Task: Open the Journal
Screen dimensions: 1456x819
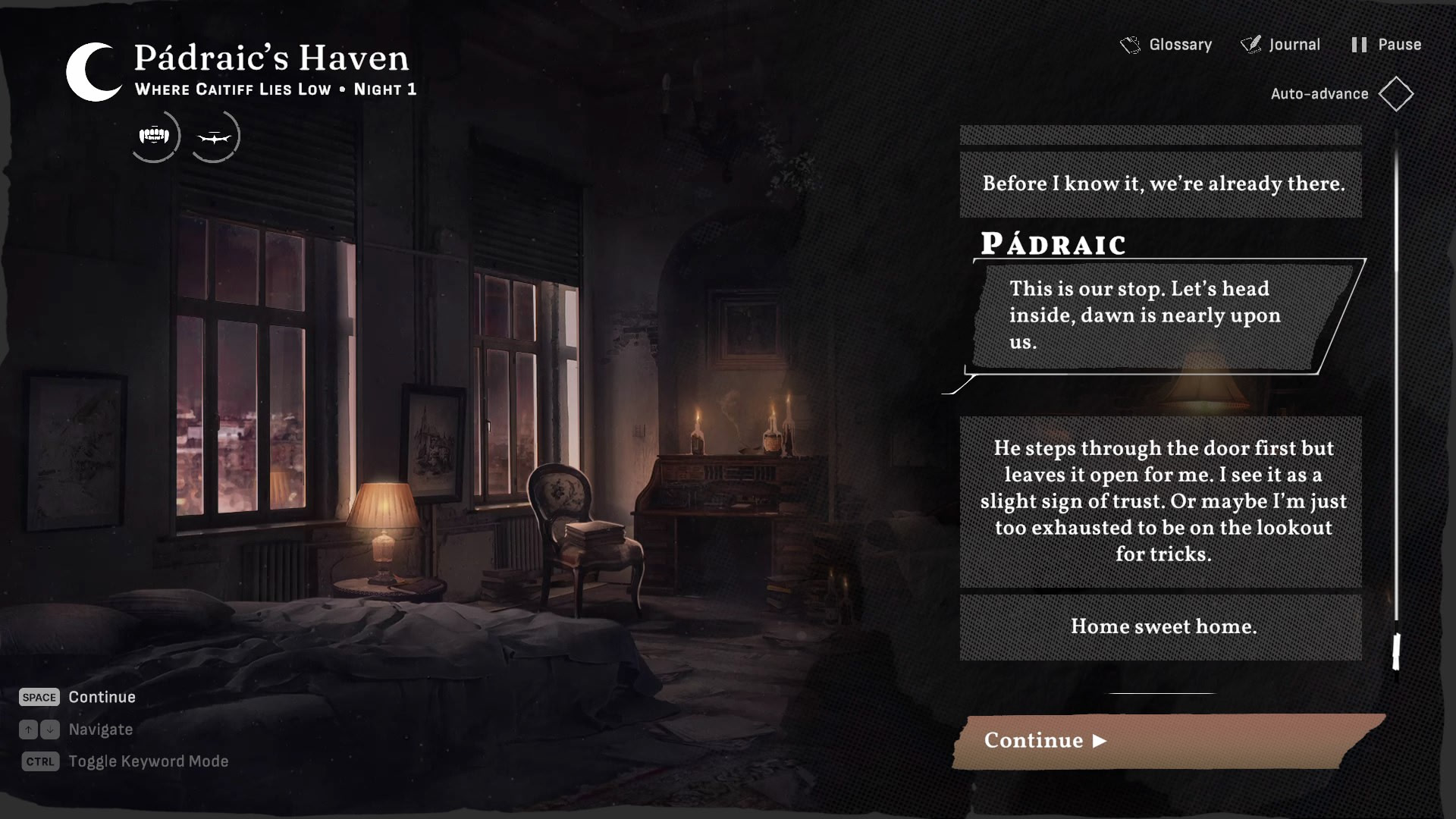Action: click(x=1281, y=45)
